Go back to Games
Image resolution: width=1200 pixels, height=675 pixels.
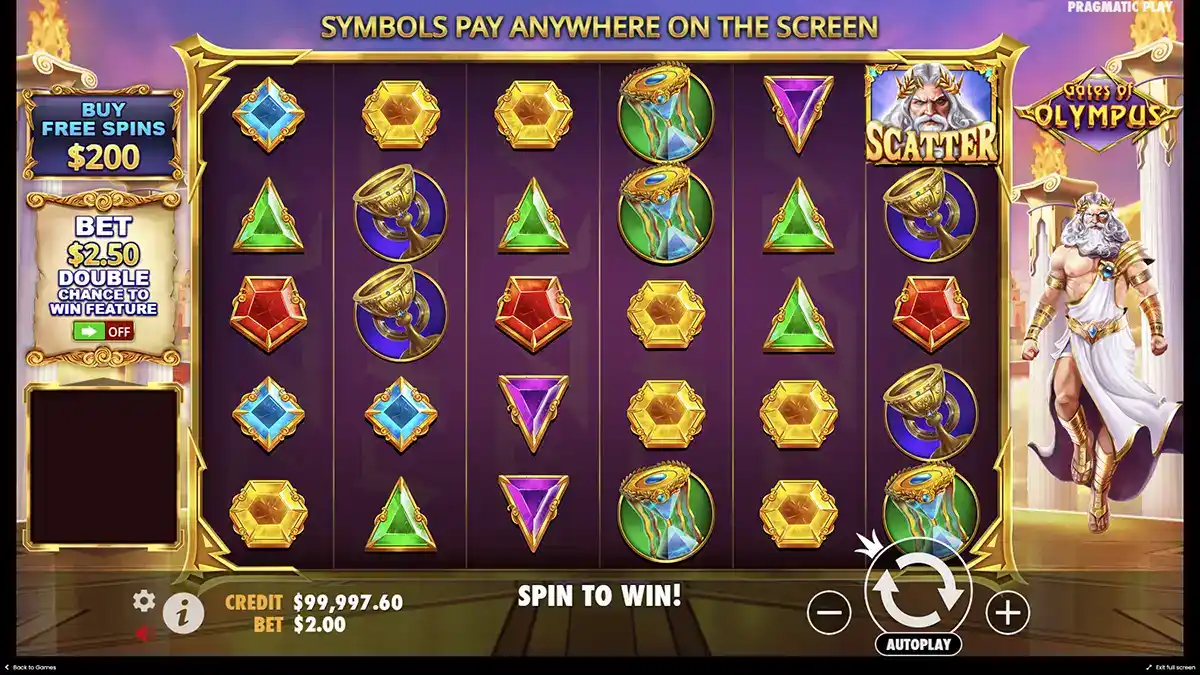[32, 667]
